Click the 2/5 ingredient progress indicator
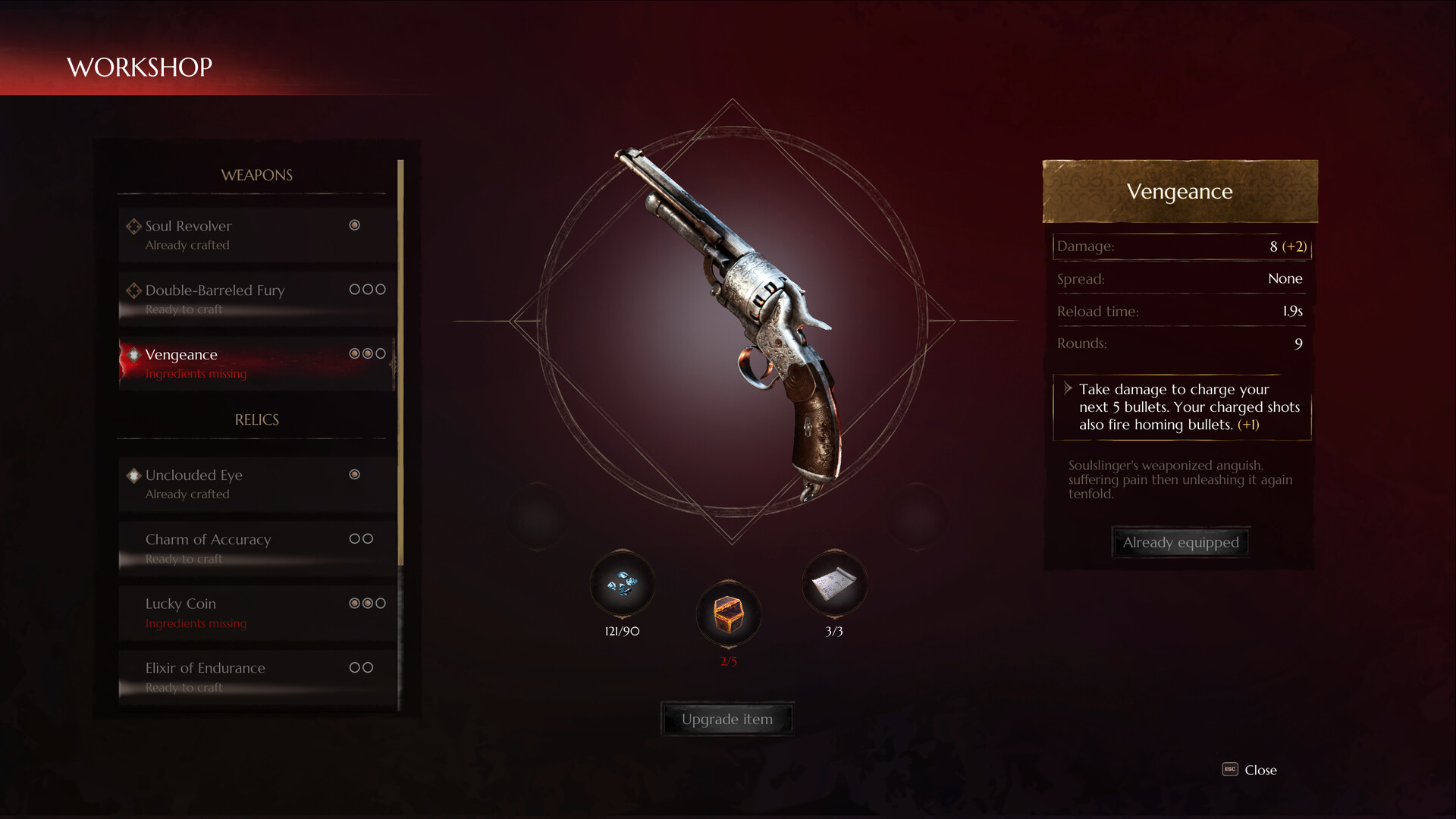Screen dimensions: 1456x819 click(728, 661)
